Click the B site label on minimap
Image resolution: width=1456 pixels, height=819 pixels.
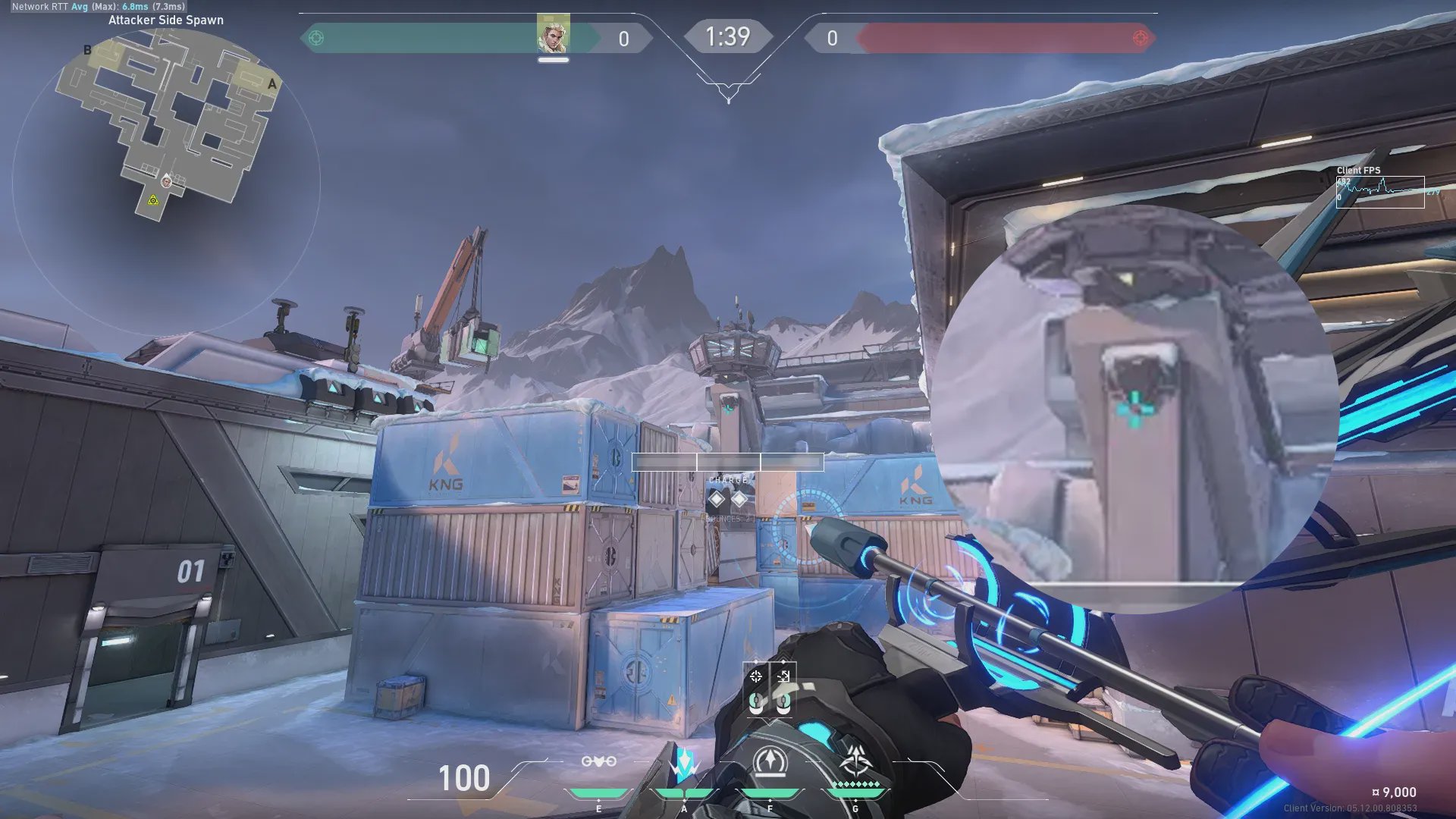[x=87, y=50]
